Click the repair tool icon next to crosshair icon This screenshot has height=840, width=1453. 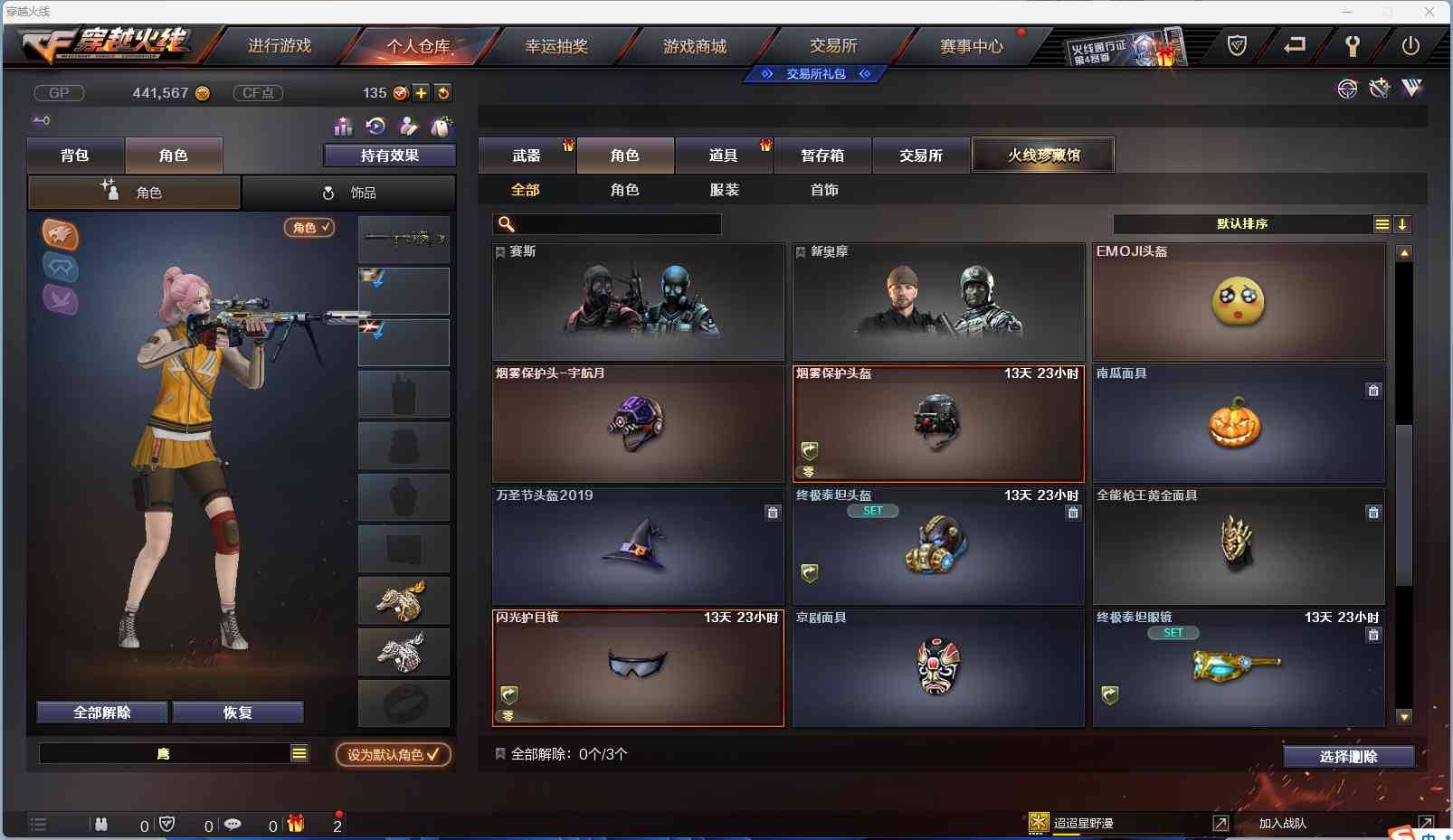(x=1379, y=88)
